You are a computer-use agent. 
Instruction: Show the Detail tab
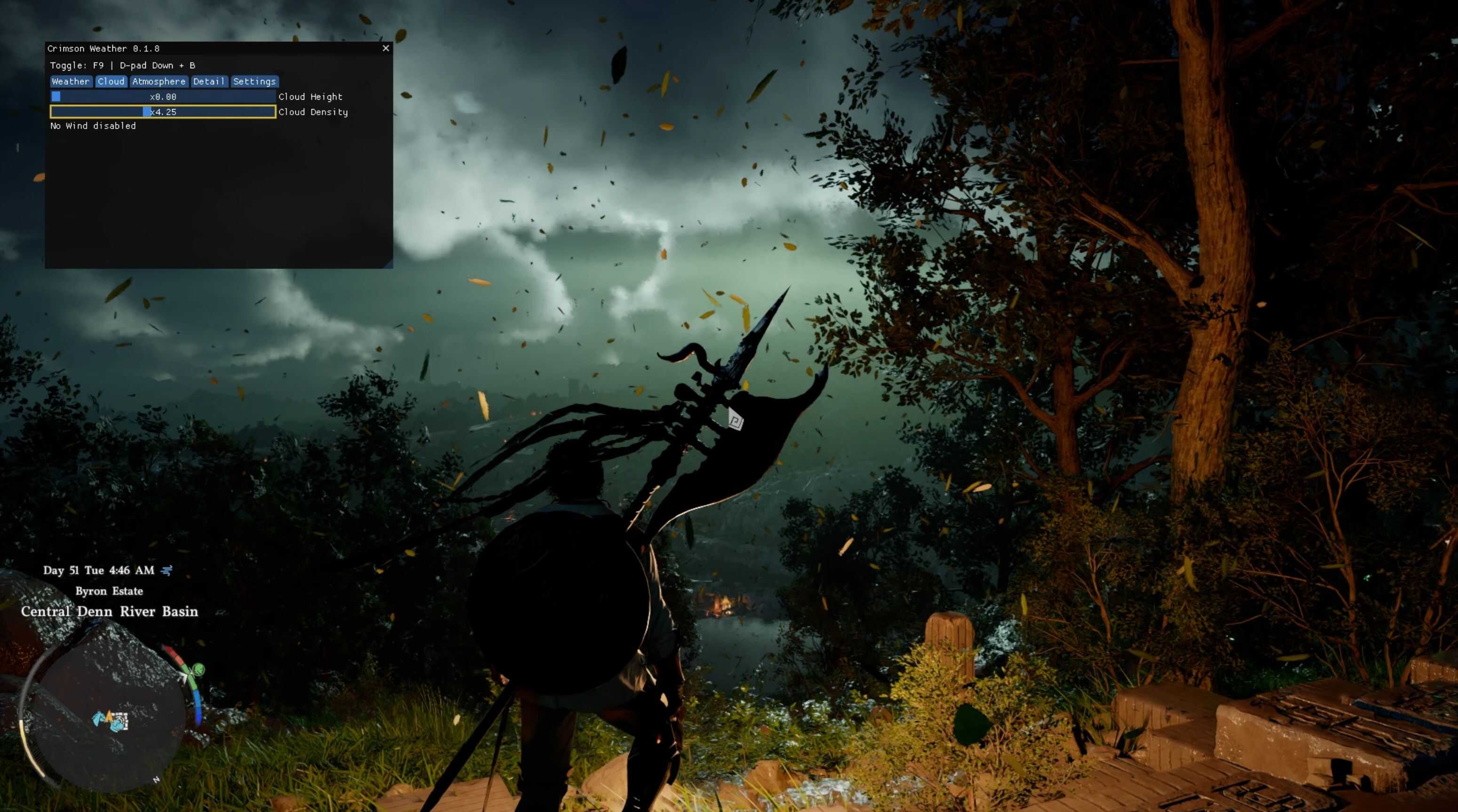click(209, 81)
